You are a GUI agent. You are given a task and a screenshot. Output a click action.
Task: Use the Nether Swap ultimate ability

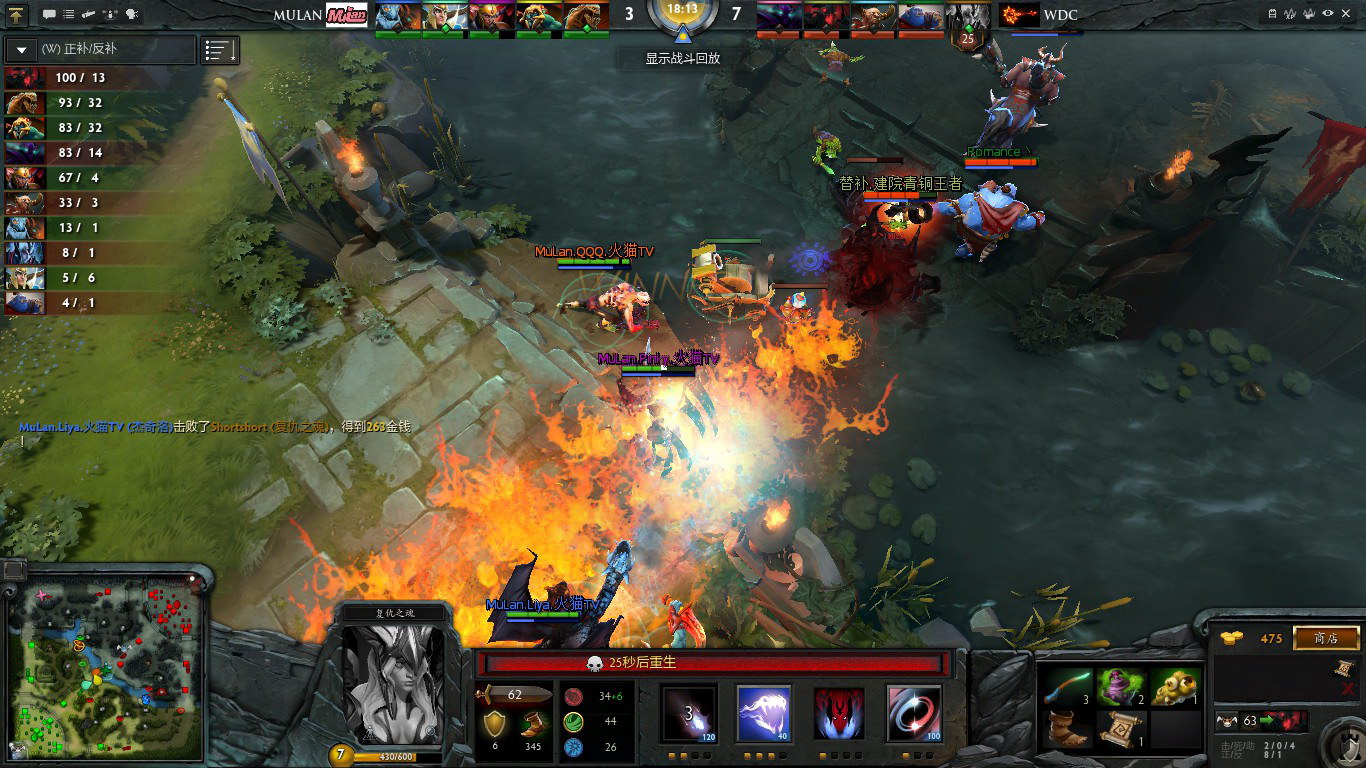[x=914, y=713]
